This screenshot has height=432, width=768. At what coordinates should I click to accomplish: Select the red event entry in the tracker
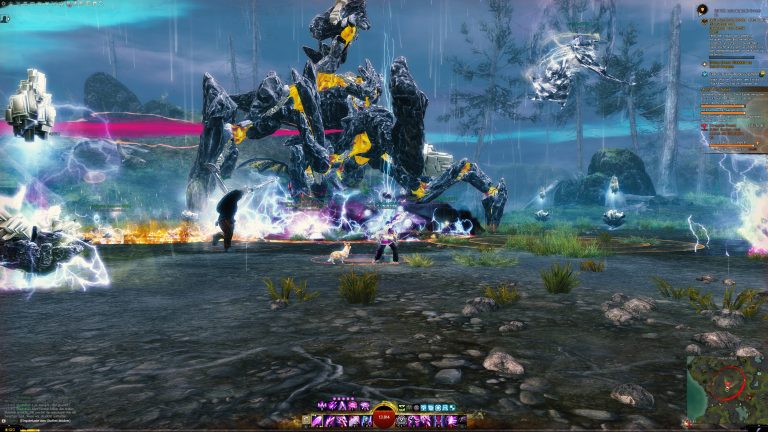(704, 127)
